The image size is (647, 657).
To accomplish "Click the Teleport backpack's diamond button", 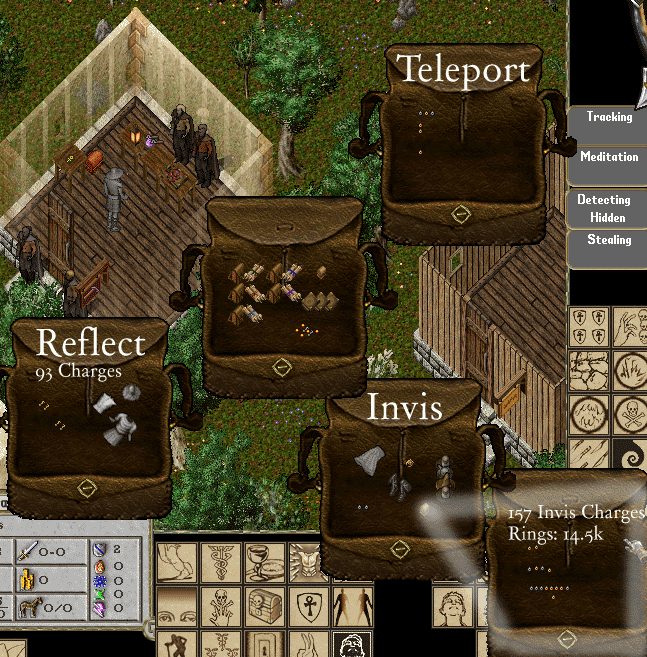I will coord(460,213).
